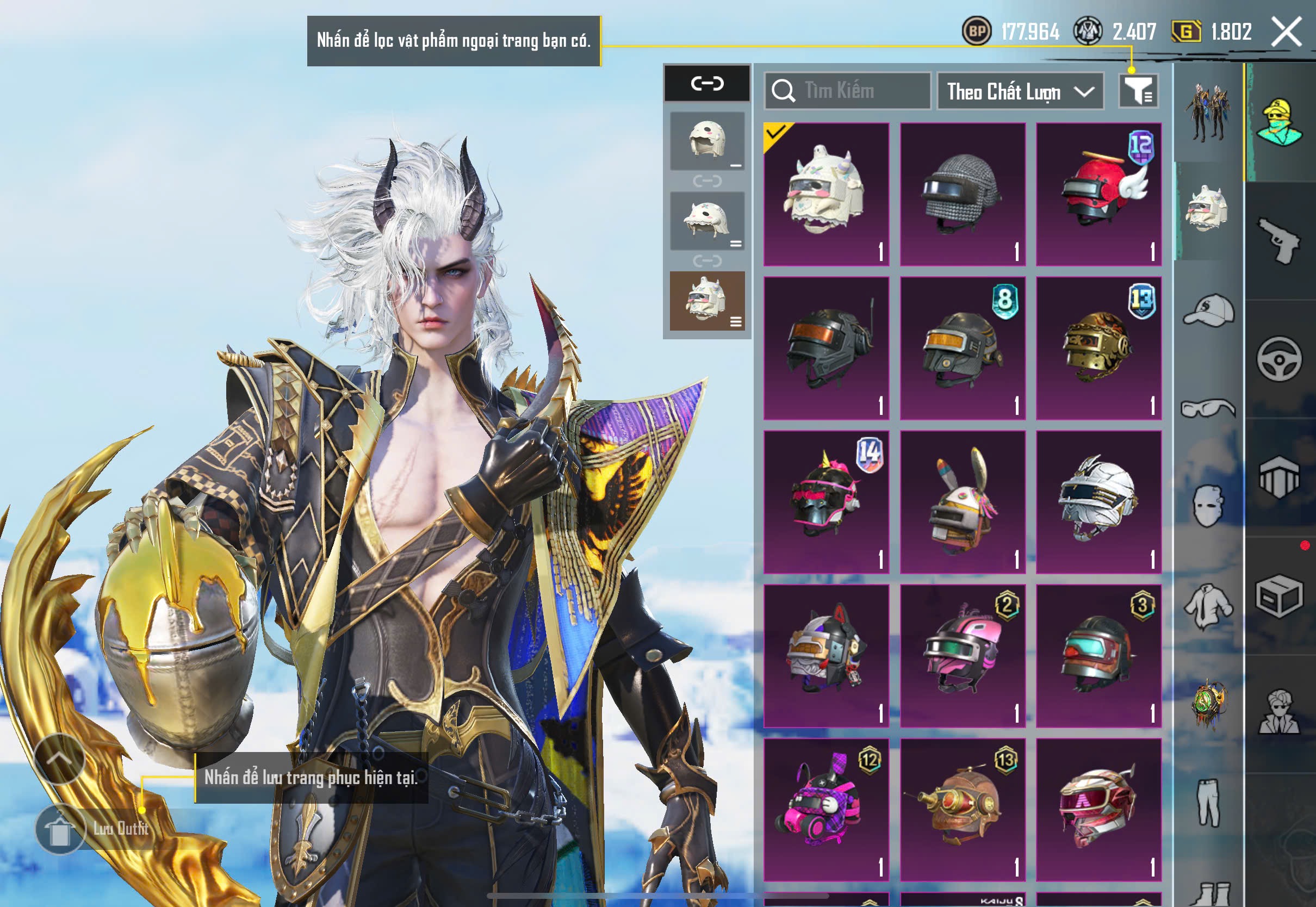The height and width of the screenshot is (907, 1316).
Task: Open the pistol weapon skins section
Action: [x=1280, y=241]
